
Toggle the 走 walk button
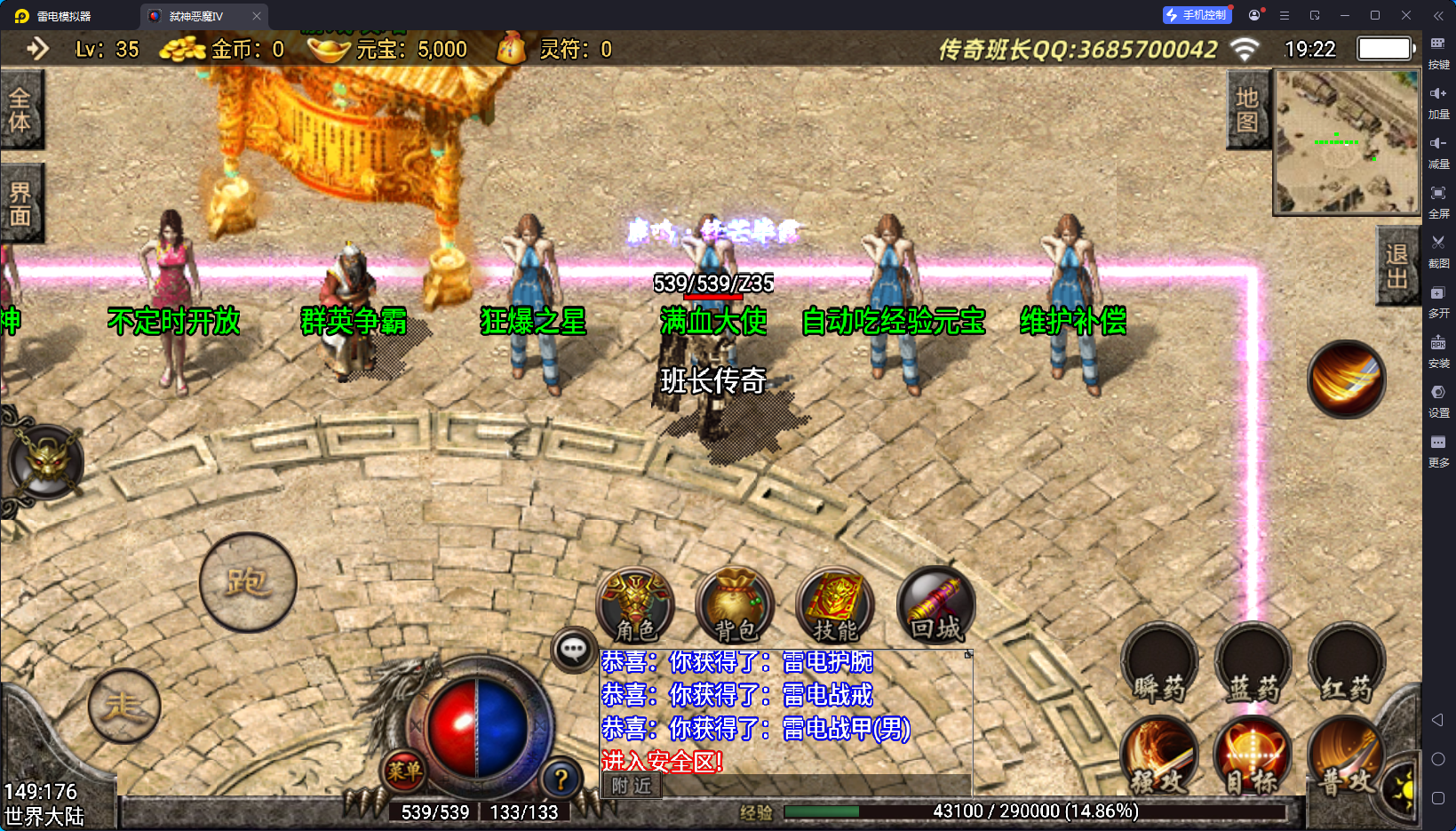[x=124, y=706]
